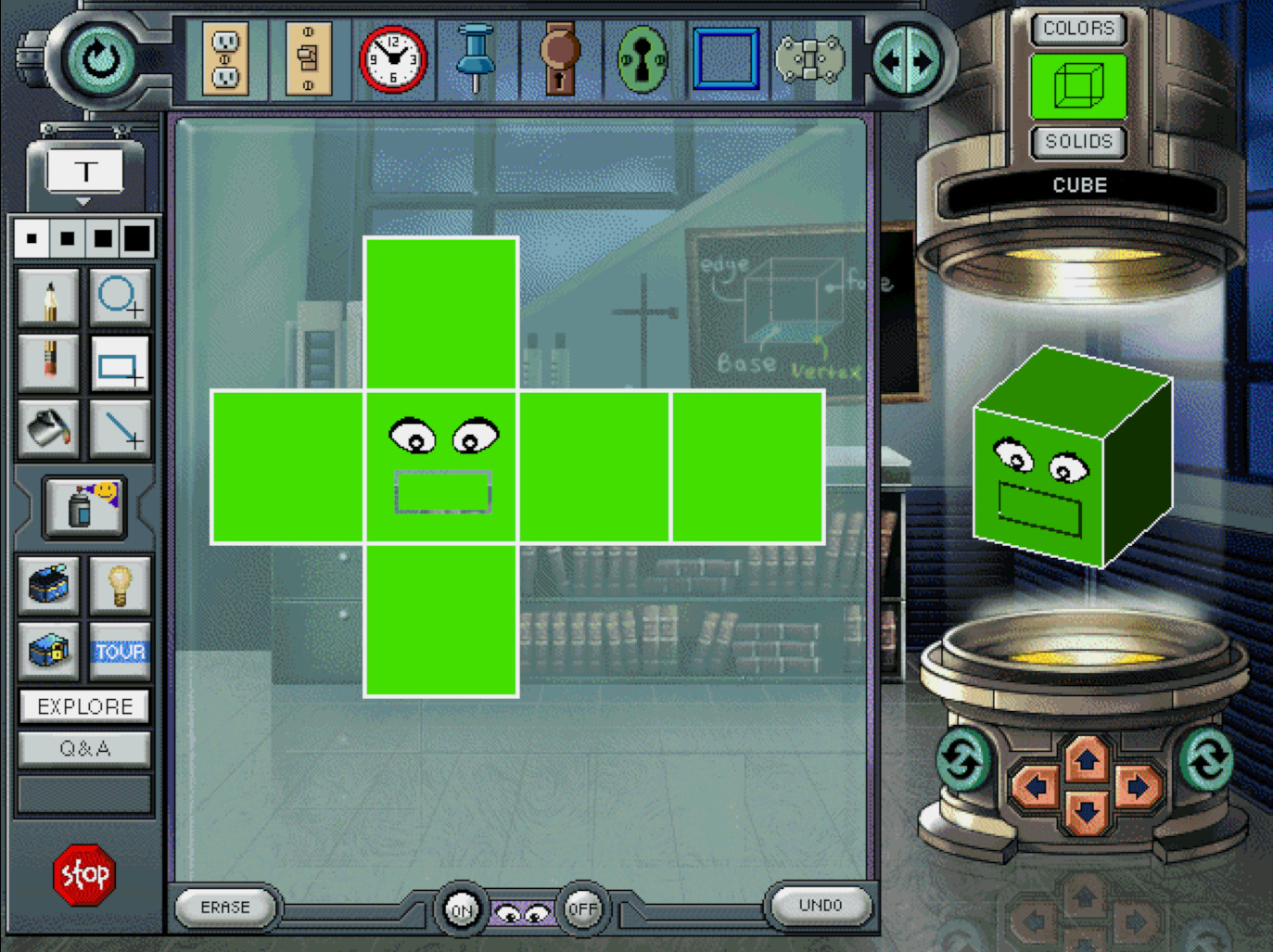Erase the drawing with ERASE button
This screenshot has width=1273, height=952.
point(225,907)
